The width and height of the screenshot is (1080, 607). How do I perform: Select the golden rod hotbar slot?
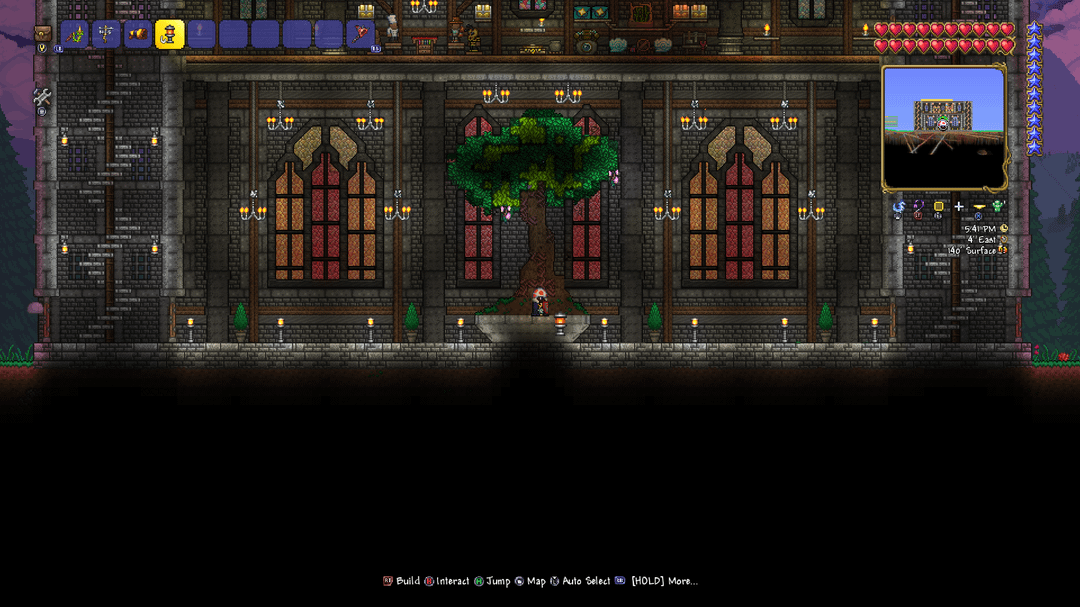pyautogui.click(x=106, y=34)
